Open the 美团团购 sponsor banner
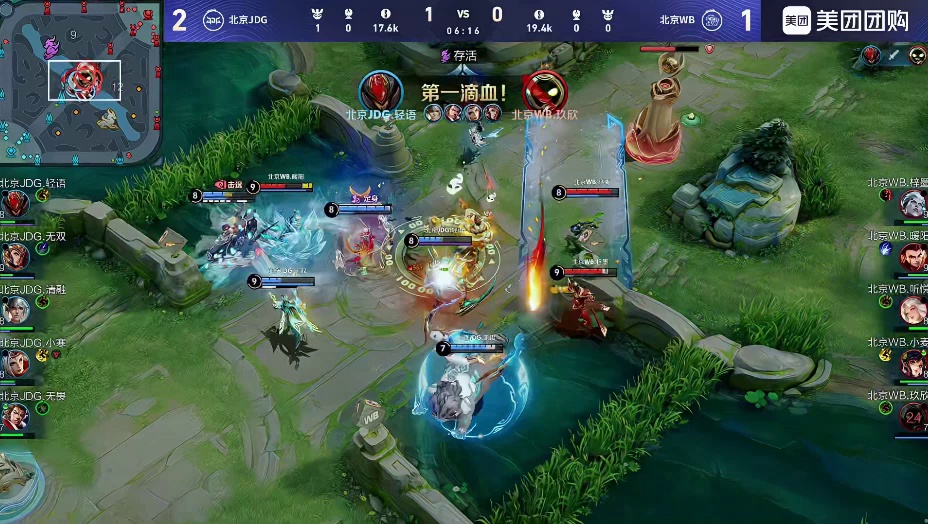Viewport: 928px width, 524px height. click(x=844, y=20)
